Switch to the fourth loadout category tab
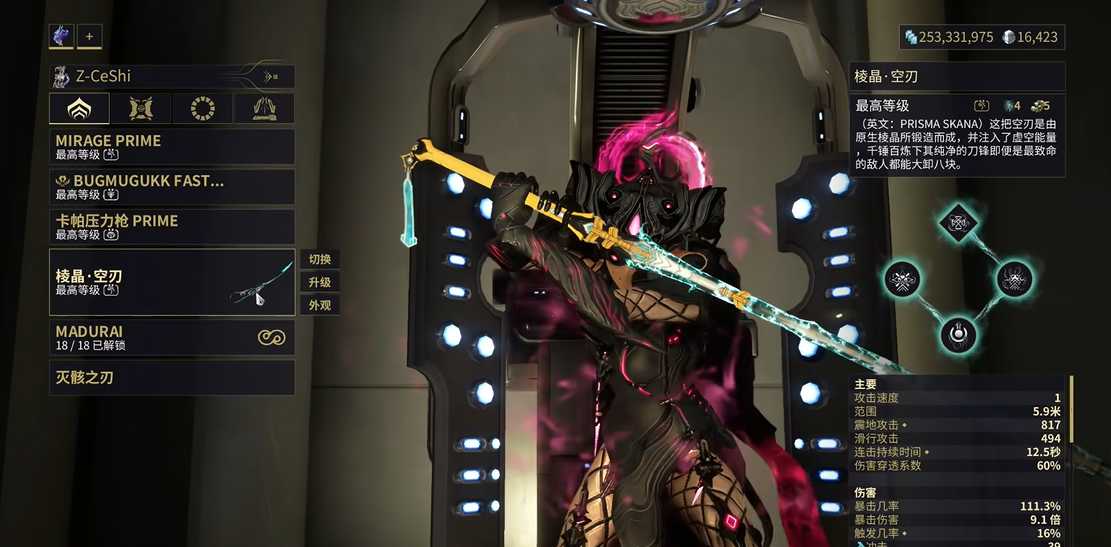 coord(264,109)
